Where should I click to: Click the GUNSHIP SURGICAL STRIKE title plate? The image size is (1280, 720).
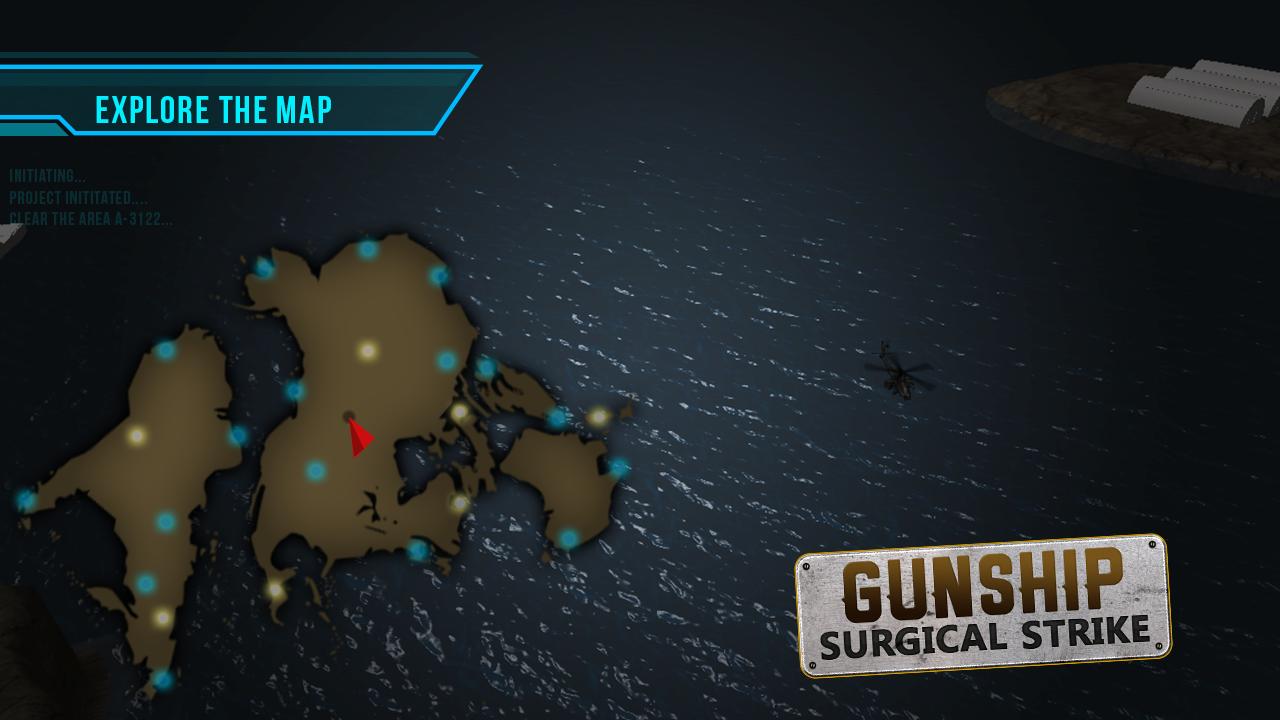click(x=985, y=600)
